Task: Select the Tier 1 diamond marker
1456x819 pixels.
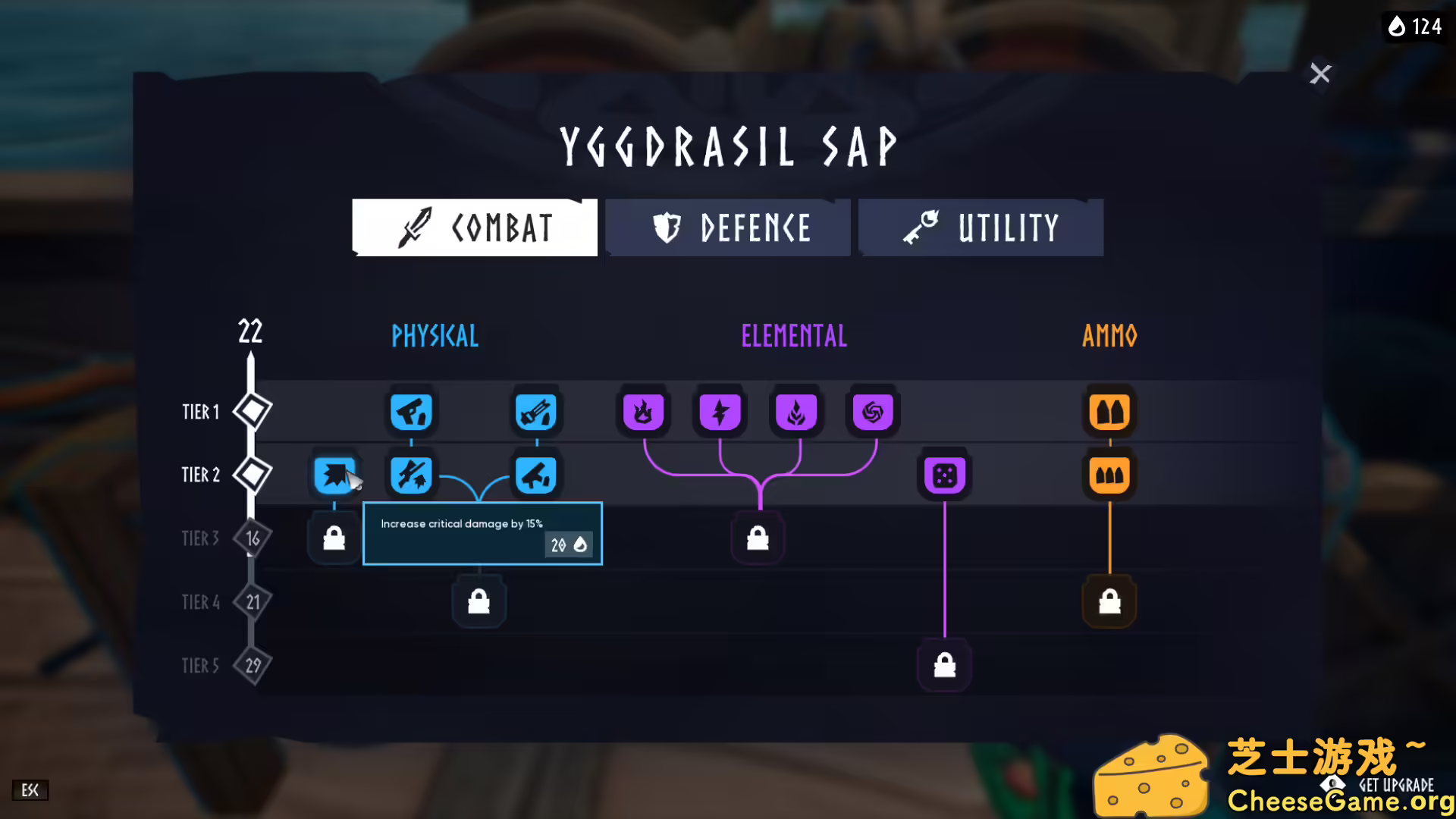Action: (253, 411)
